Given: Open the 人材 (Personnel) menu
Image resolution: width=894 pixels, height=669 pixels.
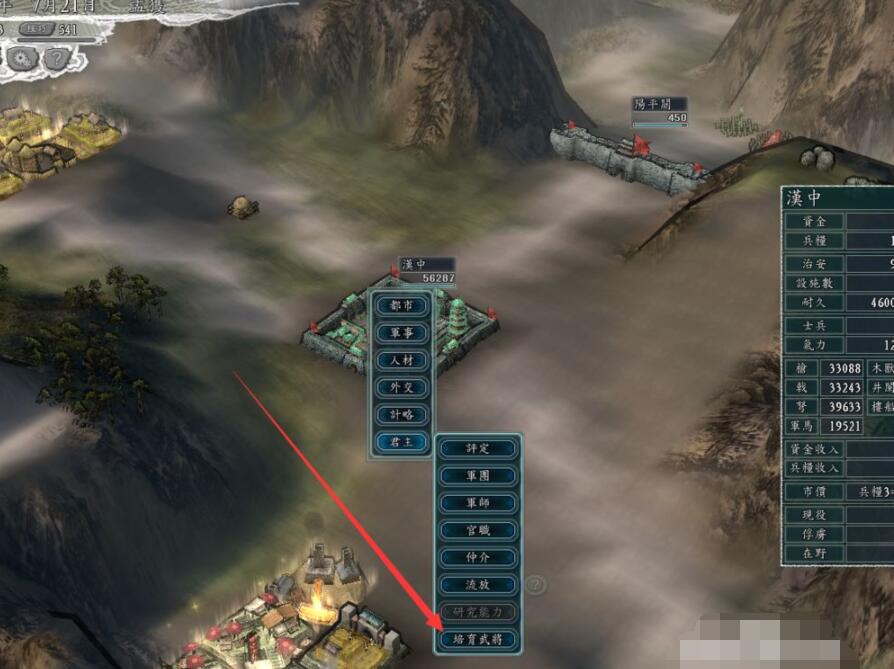Looking at the screenshot, I should tap(401, 359).
